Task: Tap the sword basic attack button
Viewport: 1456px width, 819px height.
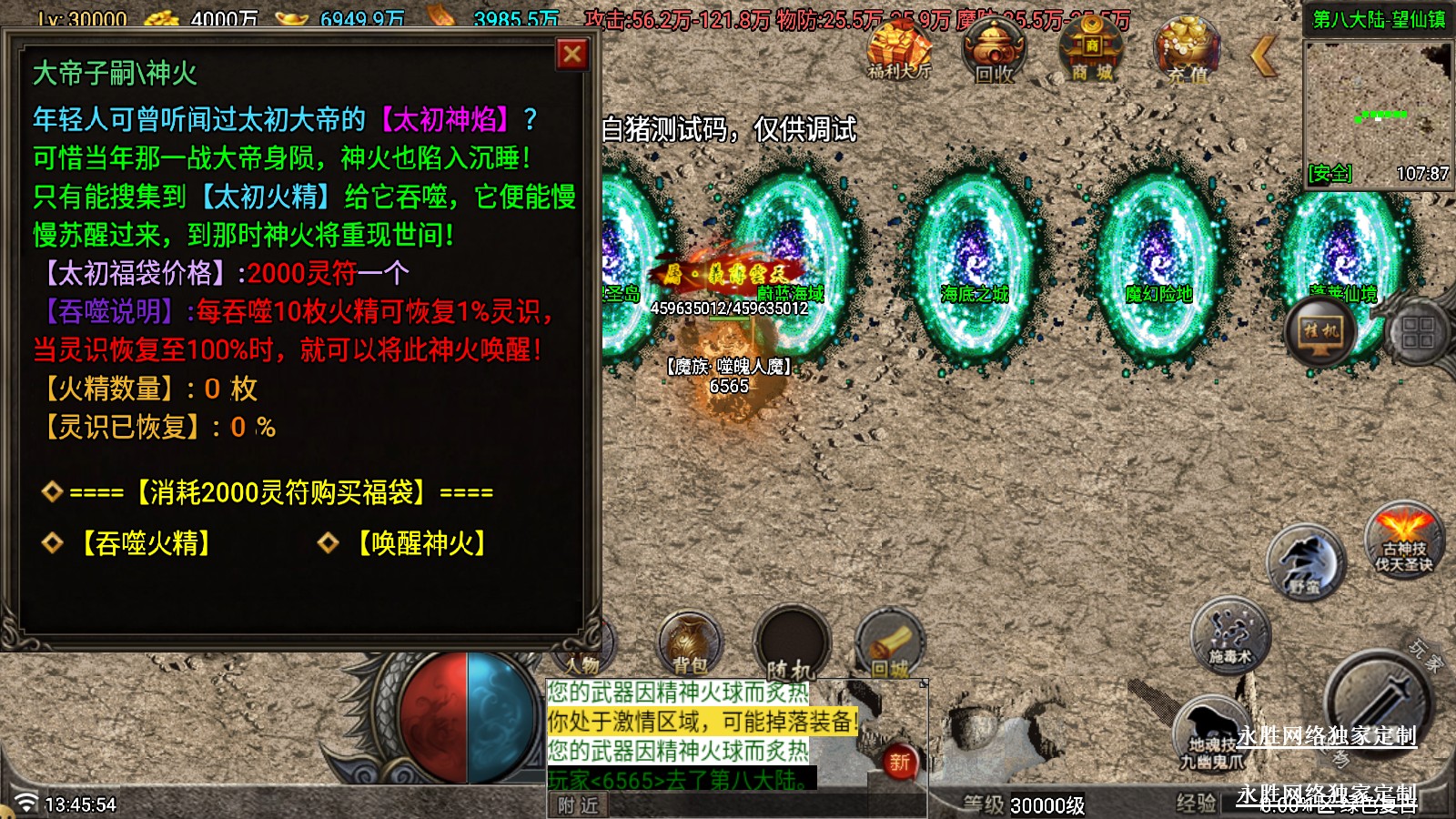Action: coord(1376,703)
